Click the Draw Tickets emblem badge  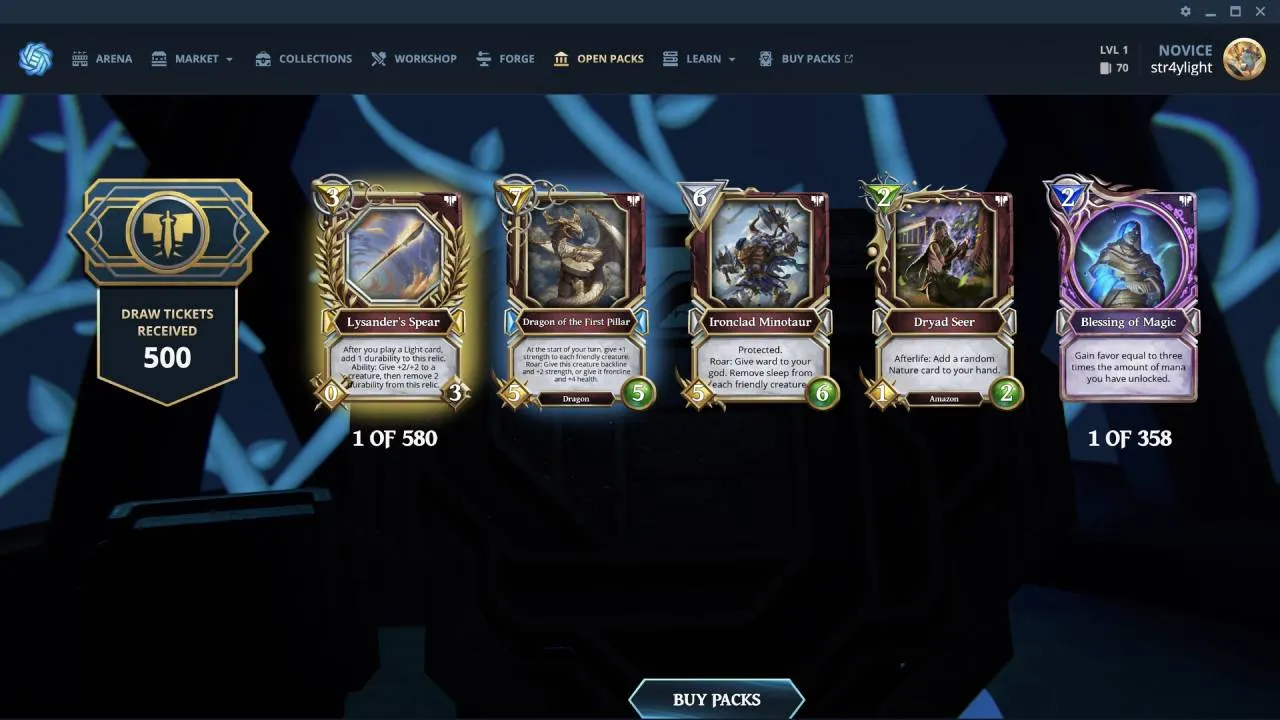(167, 232)
